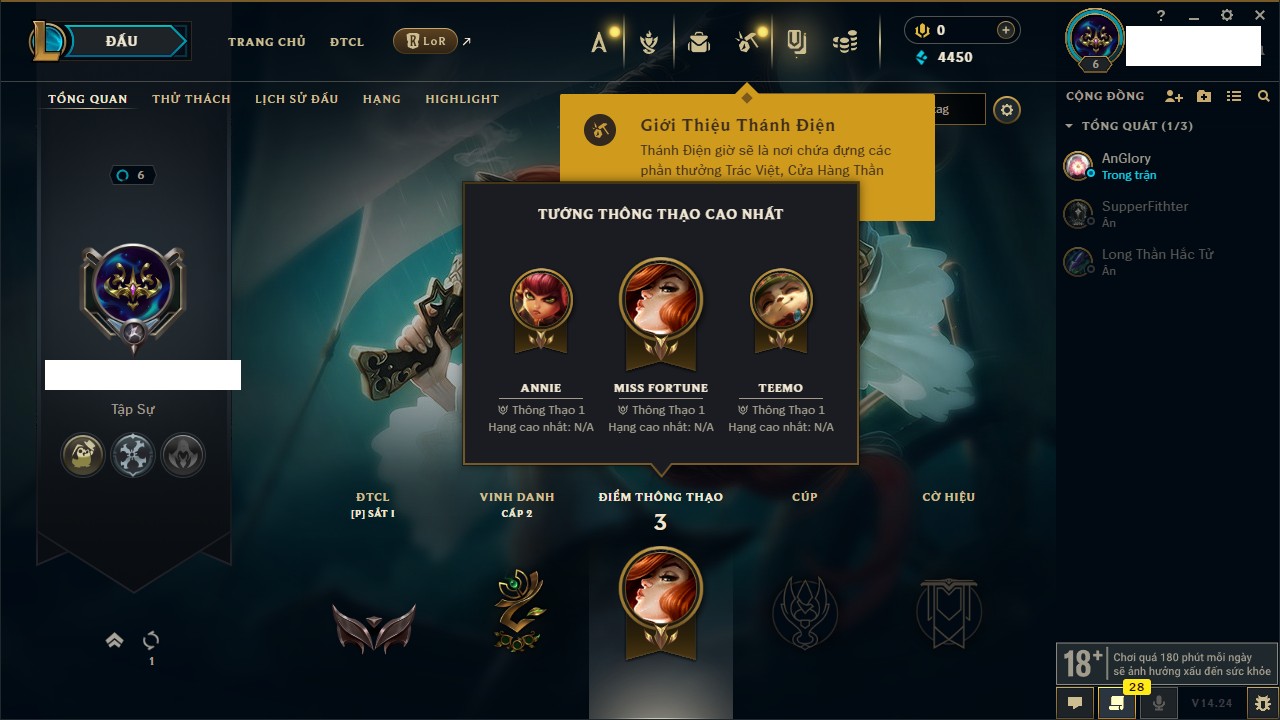Open the coin stack store icon
The width and height of the screenshot is (1280, 720).
(x=846, y=42)
